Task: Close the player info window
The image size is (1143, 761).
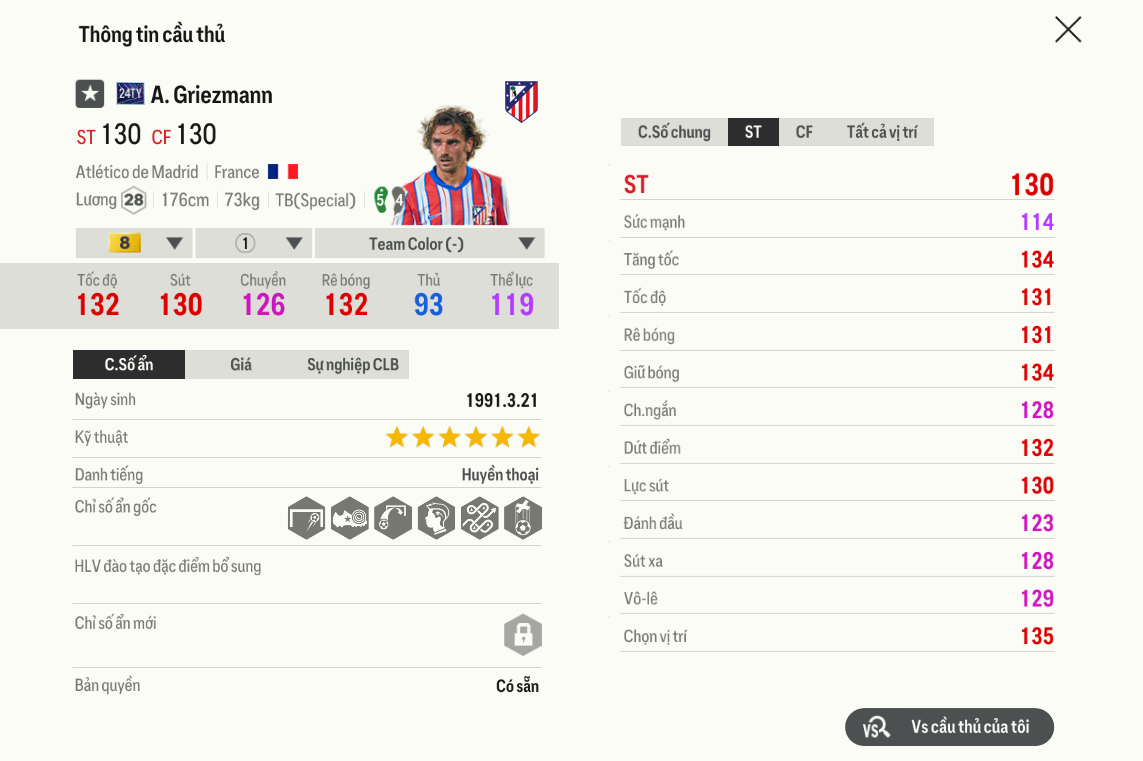Action: point(1068,30)
